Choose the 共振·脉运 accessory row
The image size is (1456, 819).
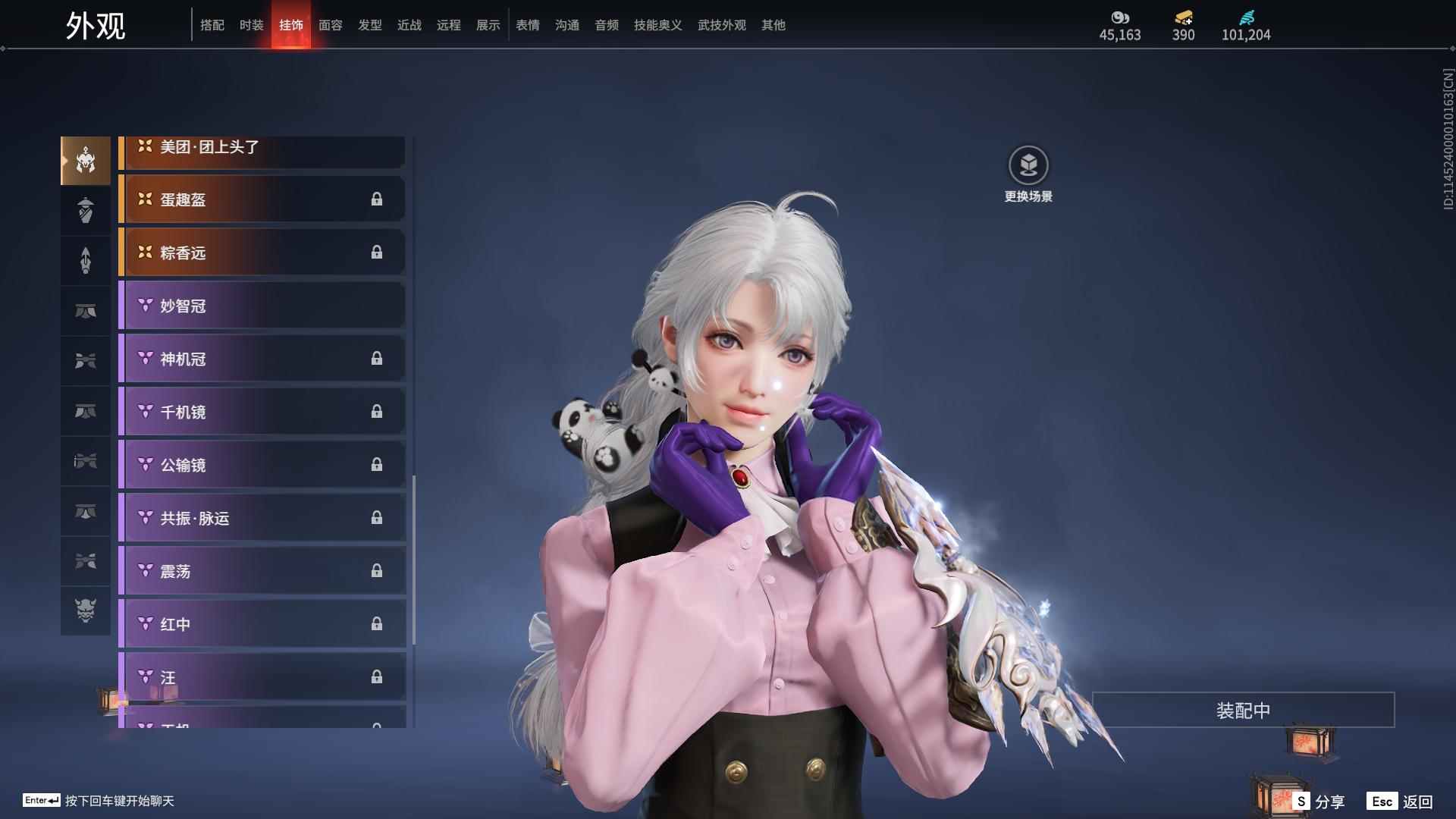262,518
